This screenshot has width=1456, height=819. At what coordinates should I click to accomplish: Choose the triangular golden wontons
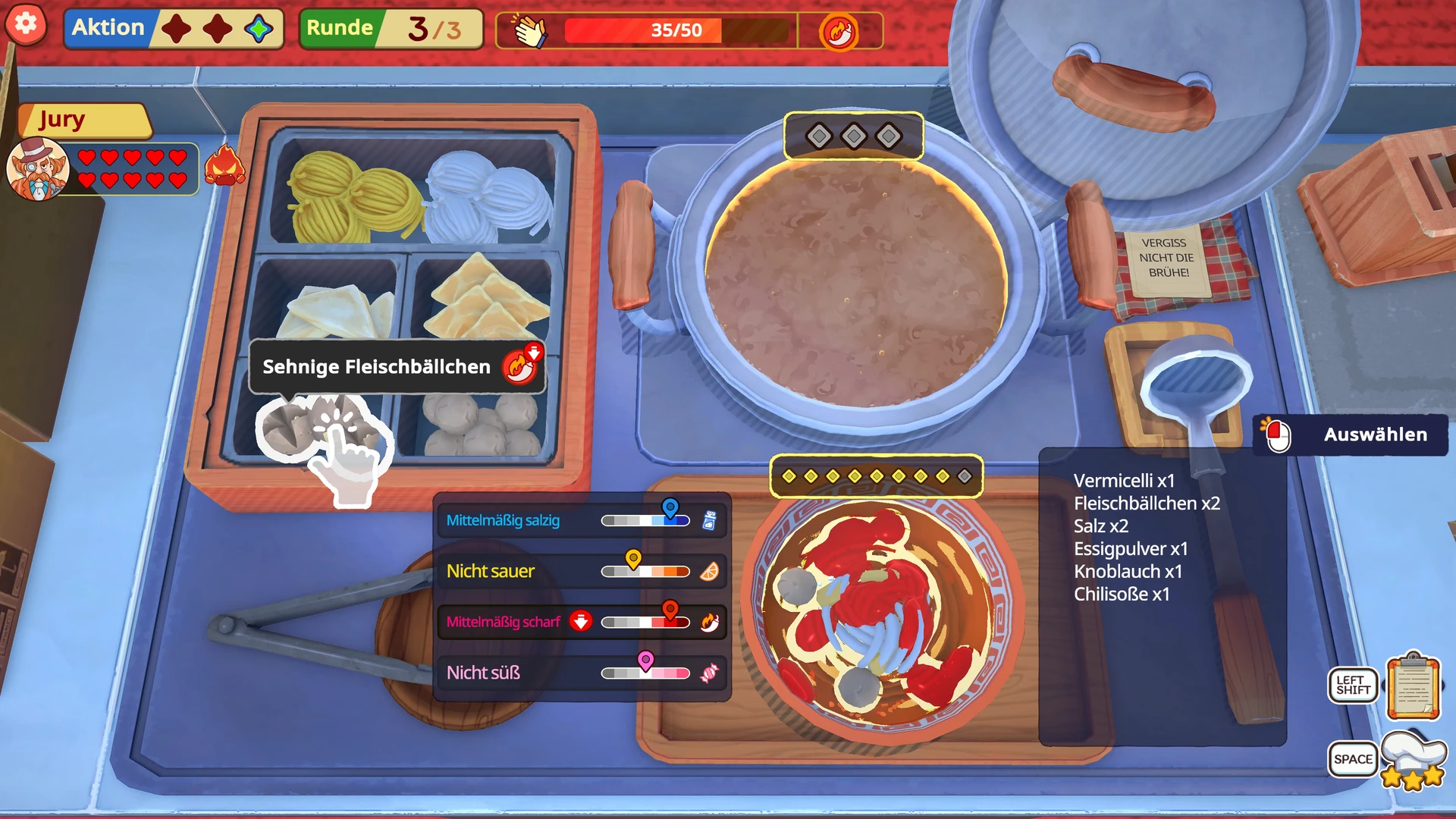(x=485, y=300)
